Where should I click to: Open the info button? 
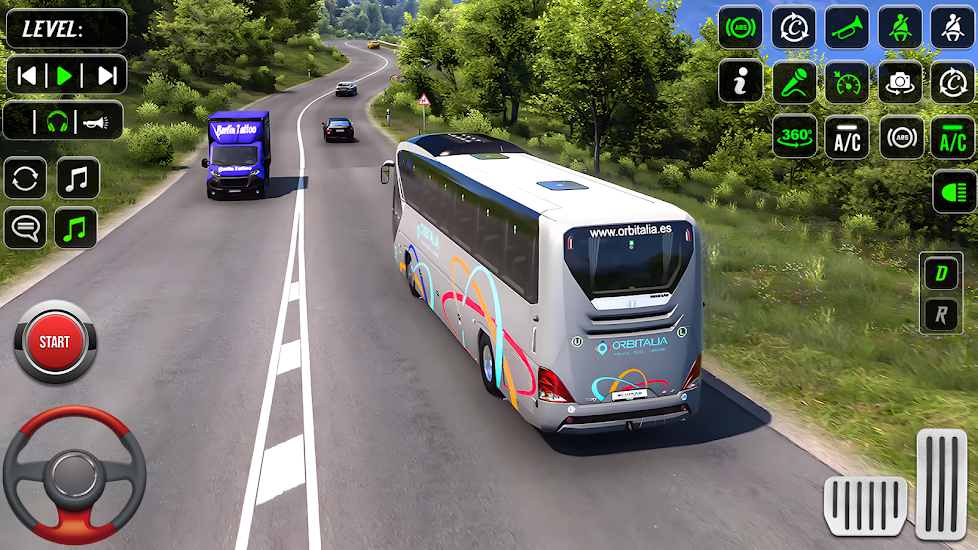point(741,83)
